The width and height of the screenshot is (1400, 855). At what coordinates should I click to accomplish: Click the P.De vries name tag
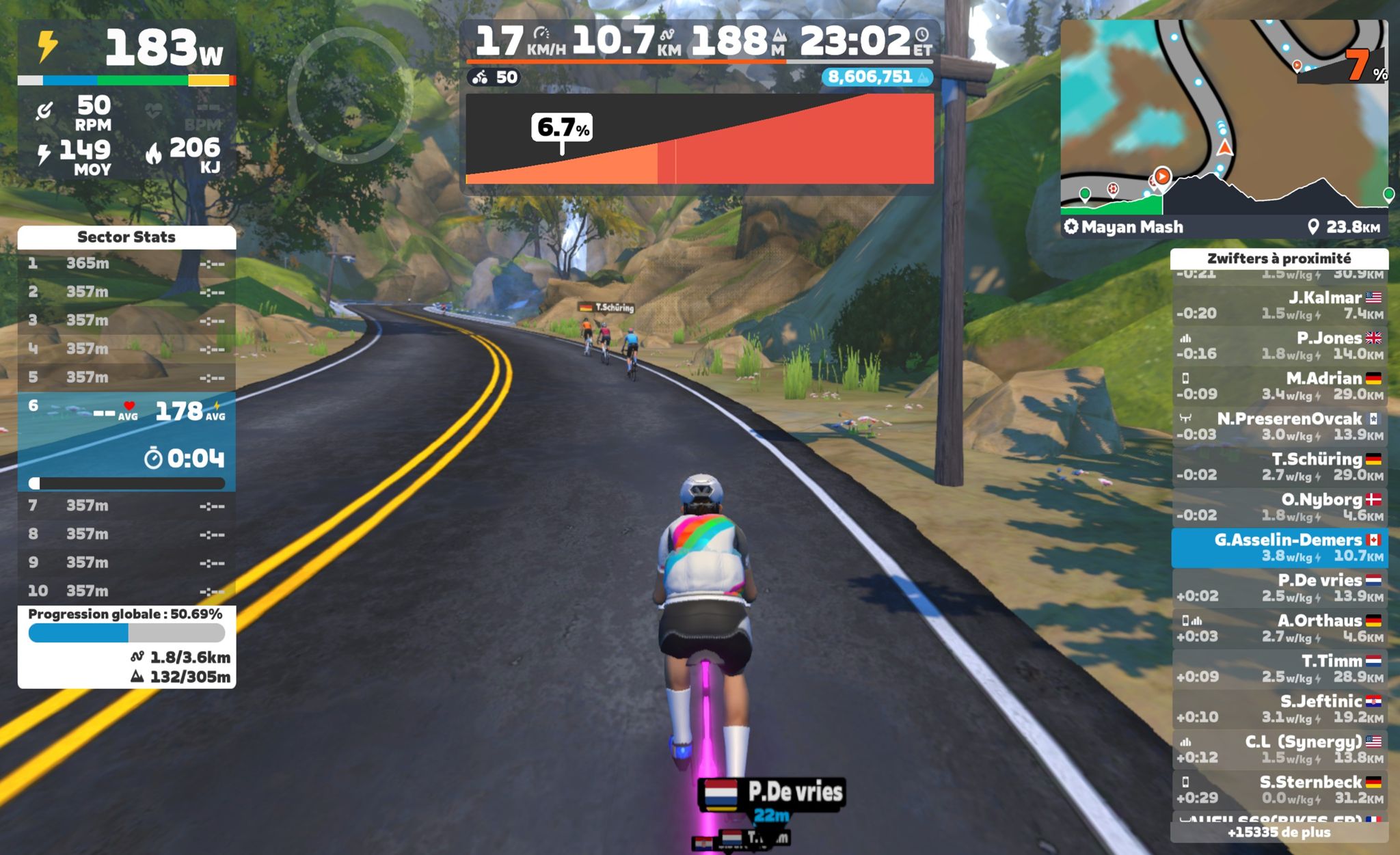click(x=772, y=794)
